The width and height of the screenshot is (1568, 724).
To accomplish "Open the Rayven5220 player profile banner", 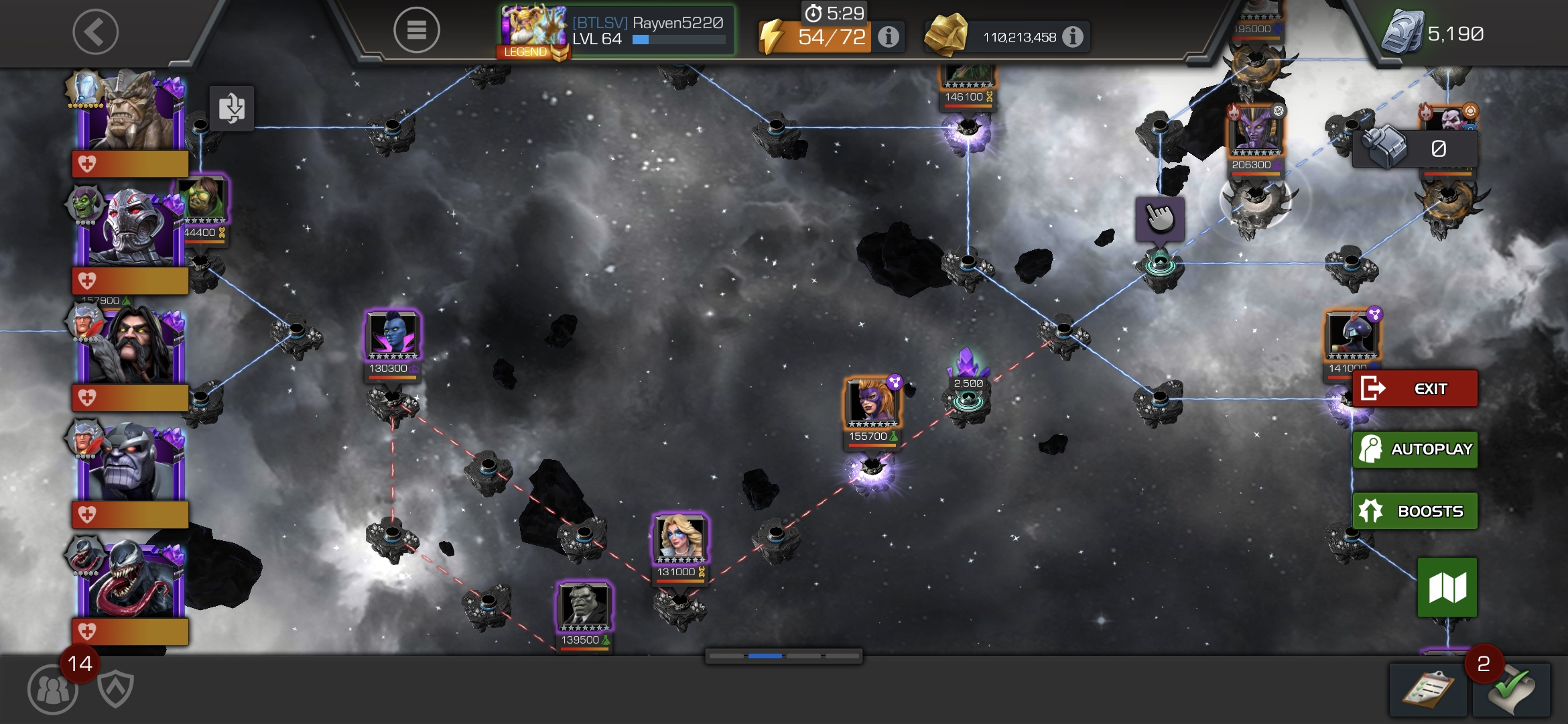I will pos(616,31).
